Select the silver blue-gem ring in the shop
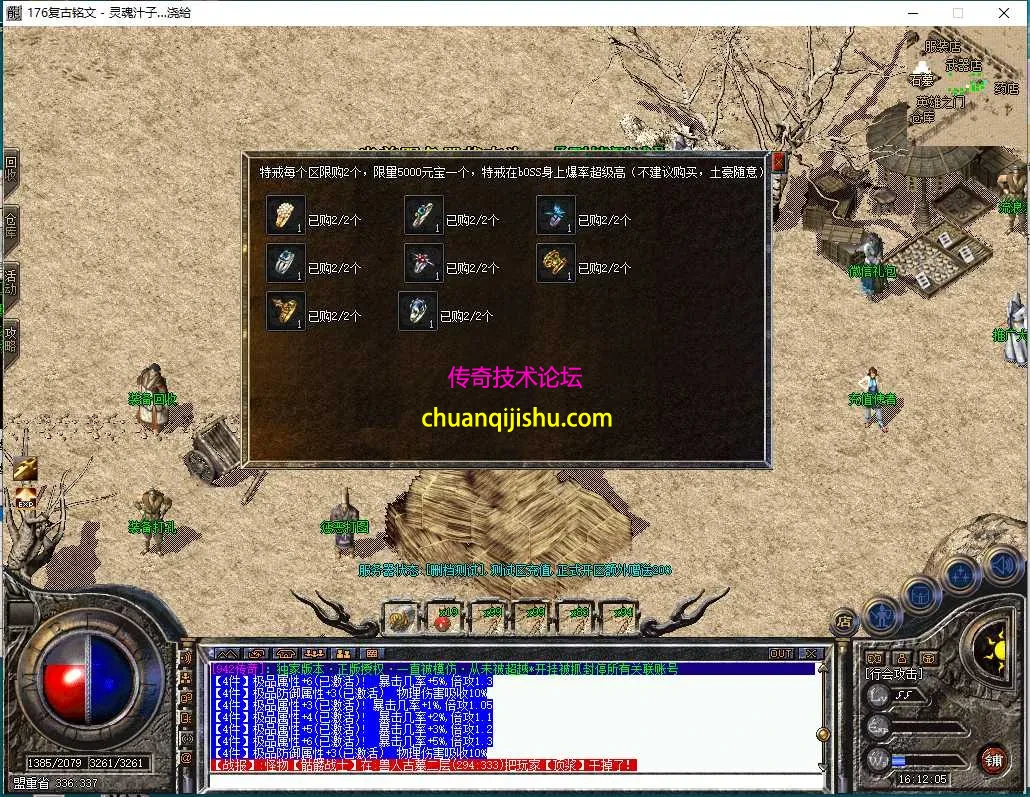 point(286,263)
